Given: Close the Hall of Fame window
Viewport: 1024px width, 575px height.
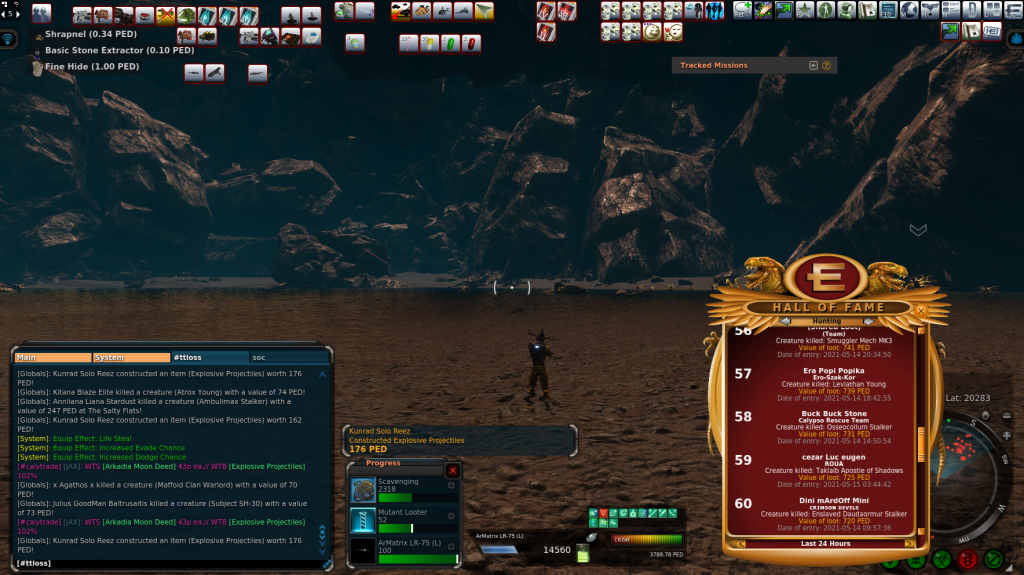Looking at the screenshot, I should (921, 311).
